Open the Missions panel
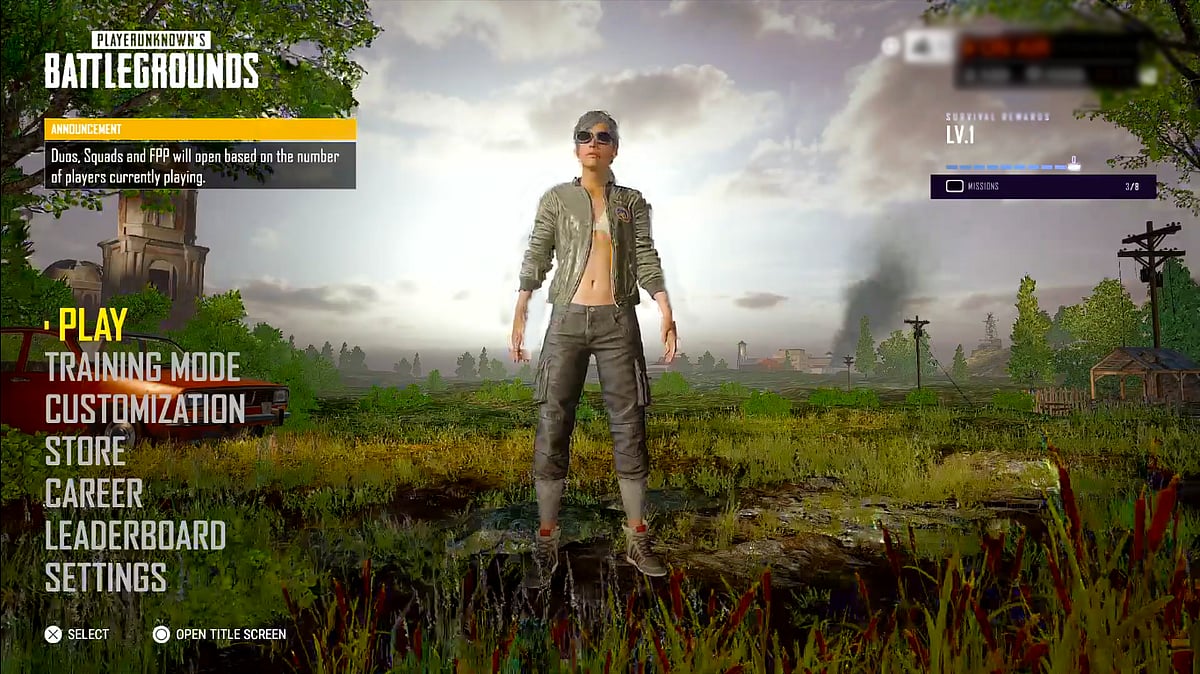 (x=1043, y=186)
